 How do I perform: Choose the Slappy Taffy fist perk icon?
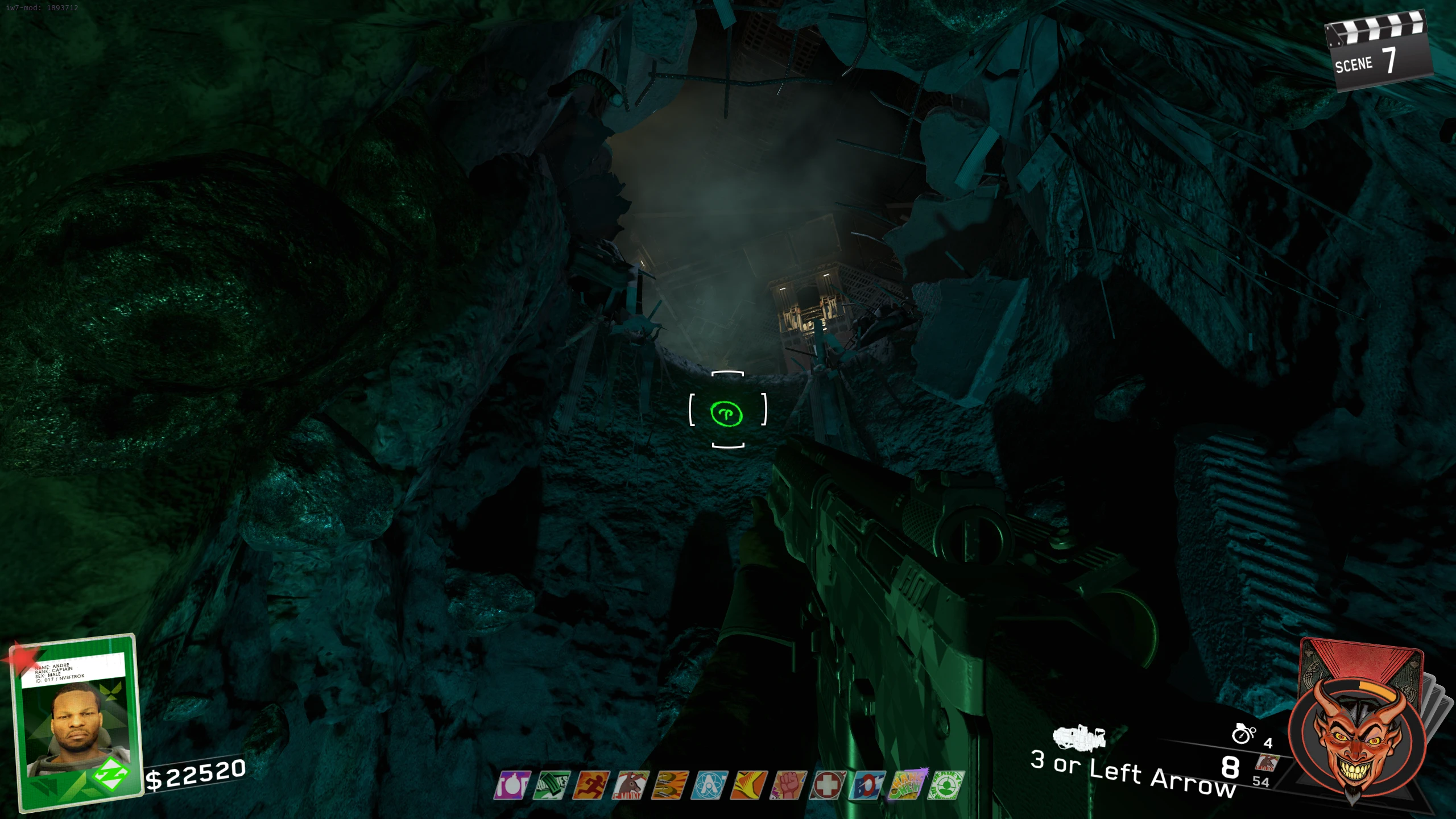pyautogui.click(x=788, y=785)
